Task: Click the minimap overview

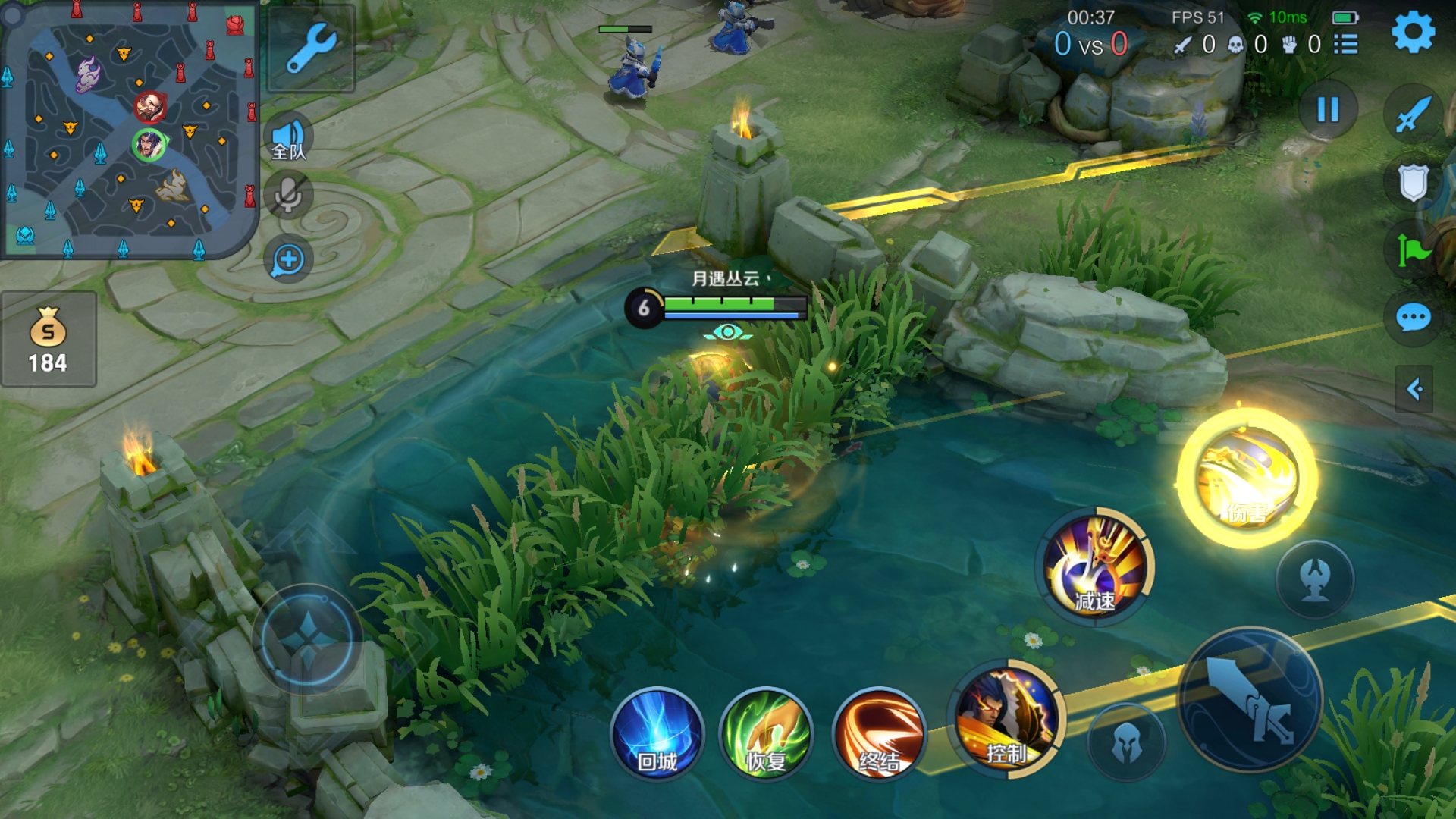Action: tap(129, 129)
